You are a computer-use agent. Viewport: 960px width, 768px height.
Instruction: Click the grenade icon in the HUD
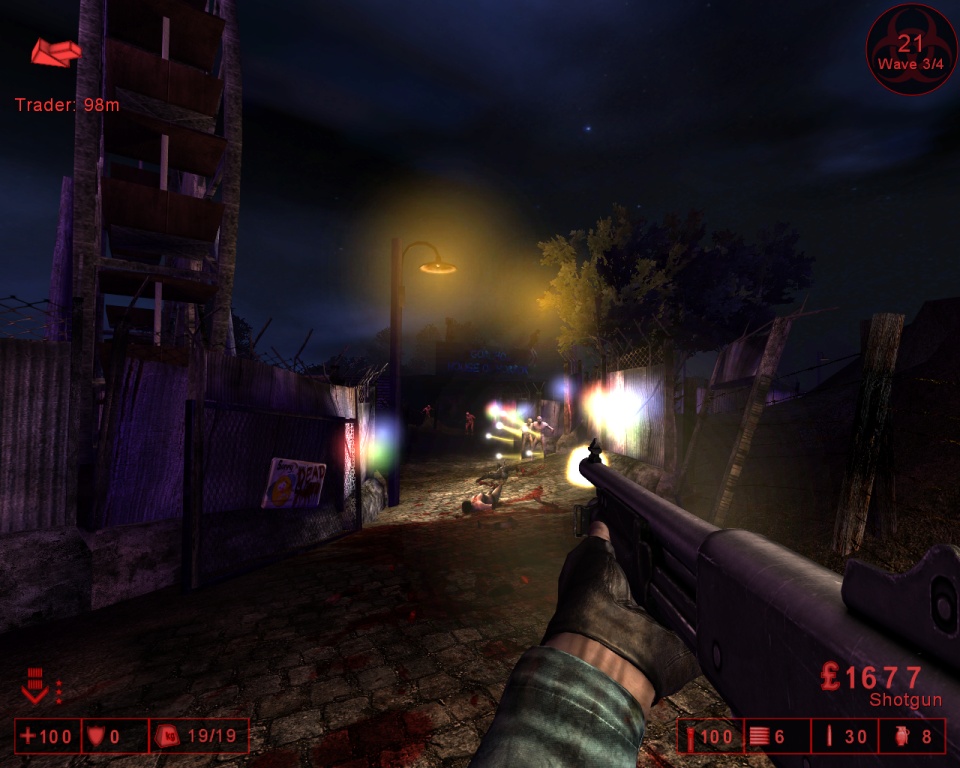(x=897, y=737)
